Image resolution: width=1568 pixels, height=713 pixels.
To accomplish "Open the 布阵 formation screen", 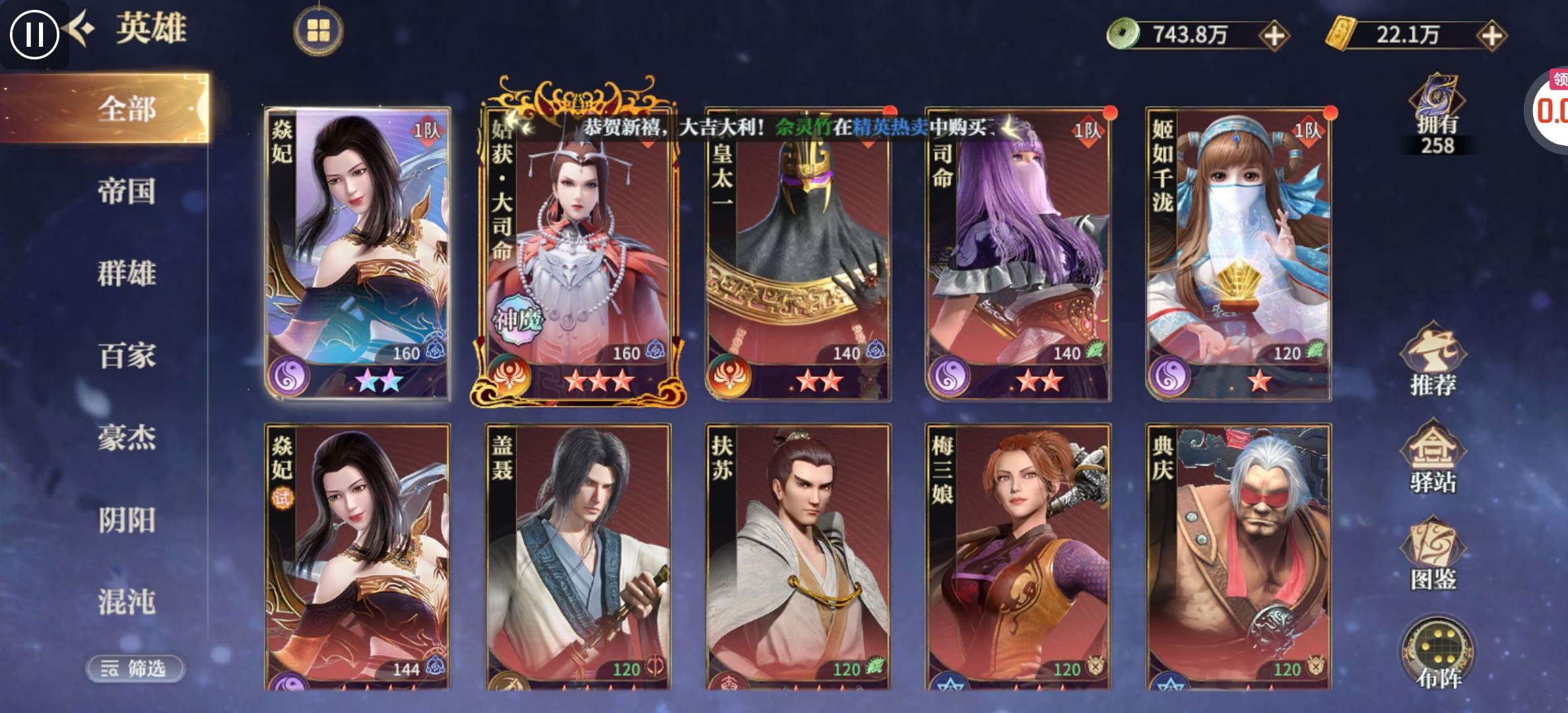I will pos(1439,655).
